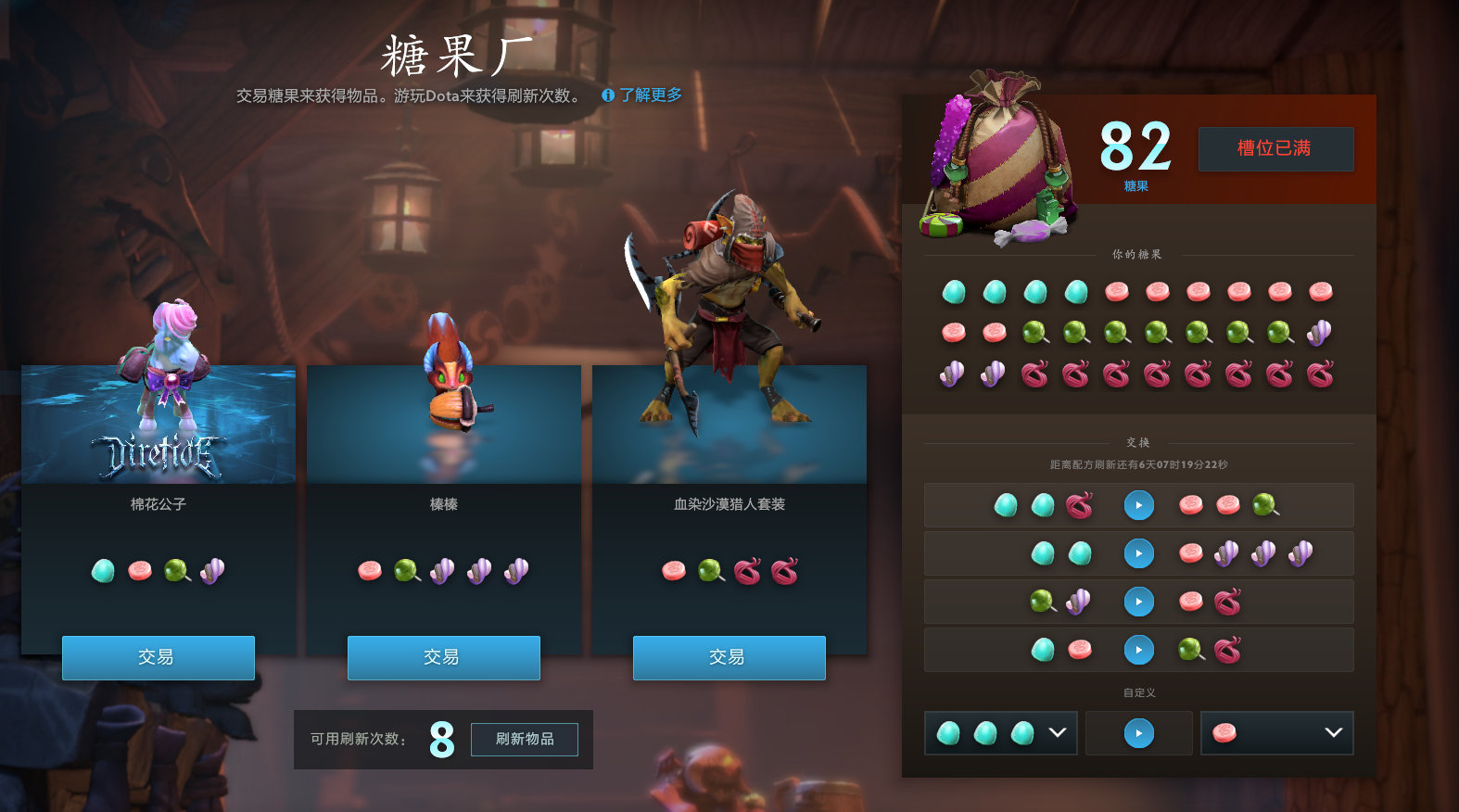Trade candy for 血染沙漠猎人套装

[729, 657]
